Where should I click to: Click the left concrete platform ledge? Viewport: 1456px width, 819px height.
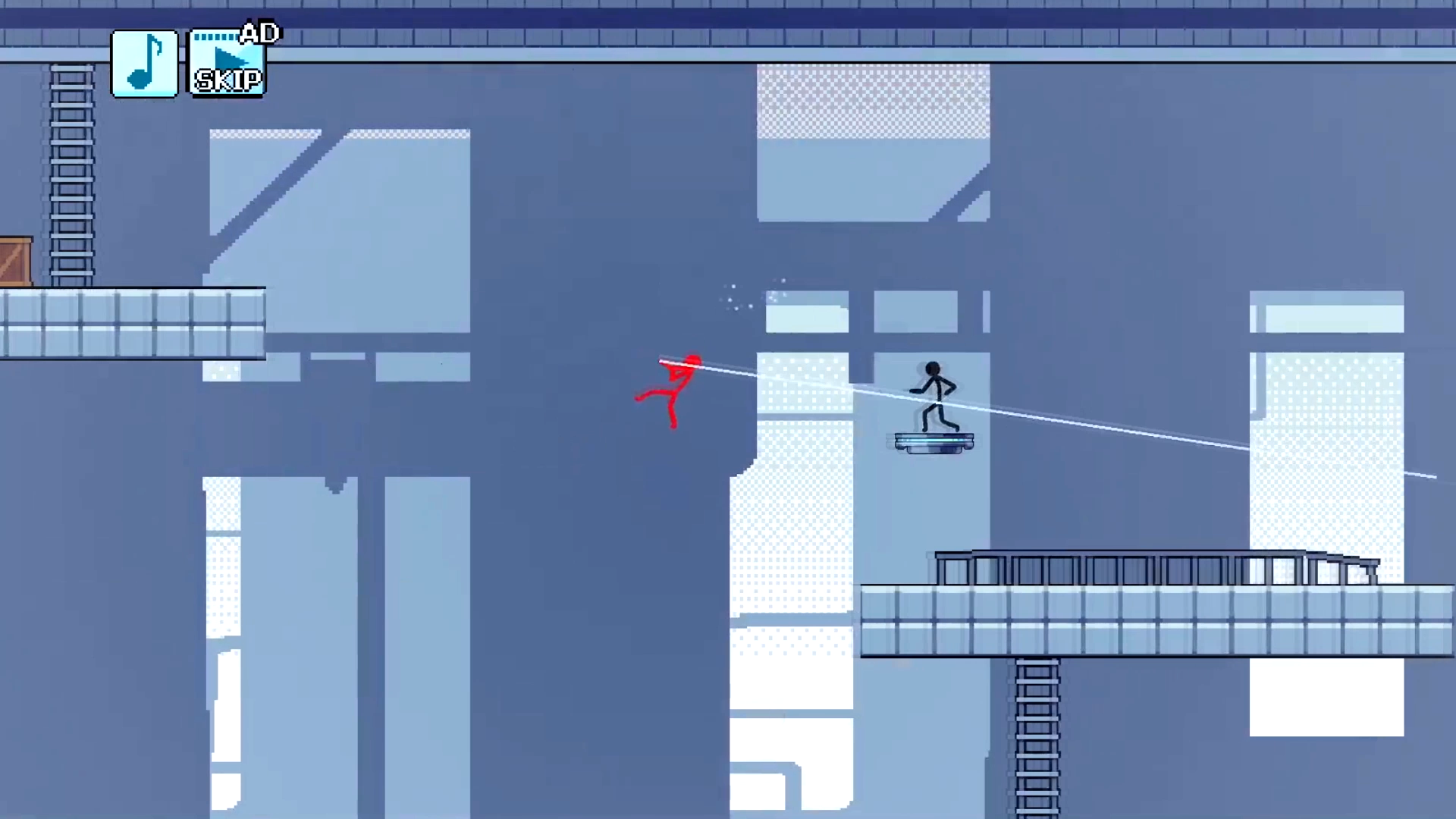tap(133, 322)
